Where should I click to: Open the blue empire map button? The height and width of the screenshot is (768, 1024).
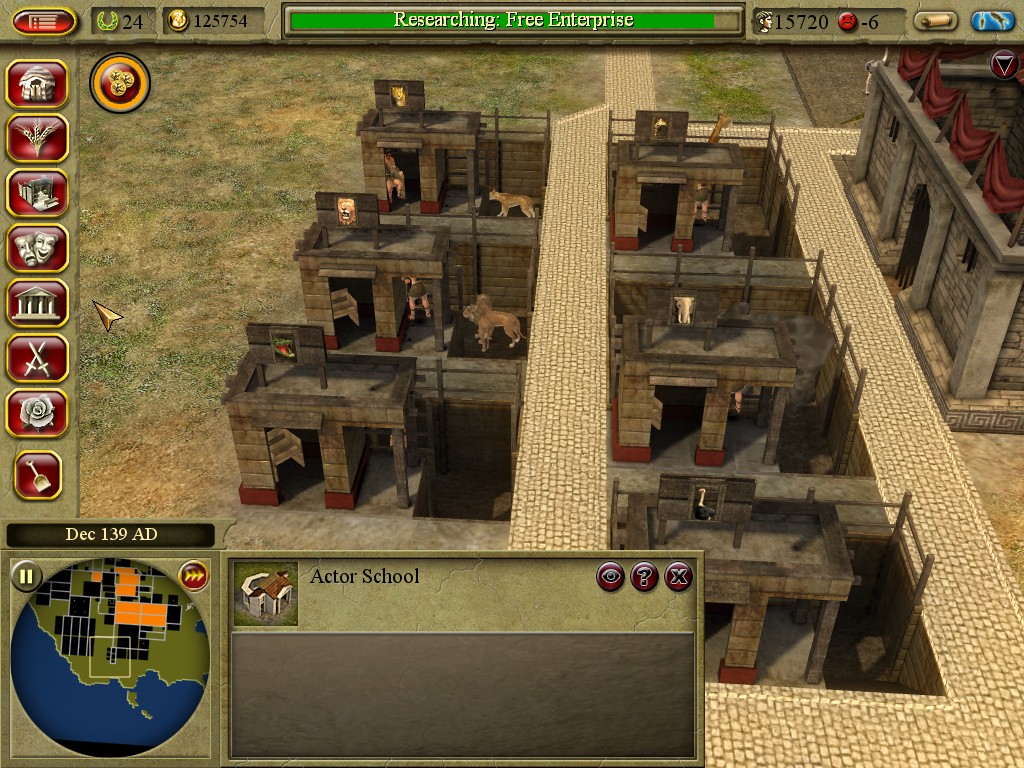click(992, 21)
